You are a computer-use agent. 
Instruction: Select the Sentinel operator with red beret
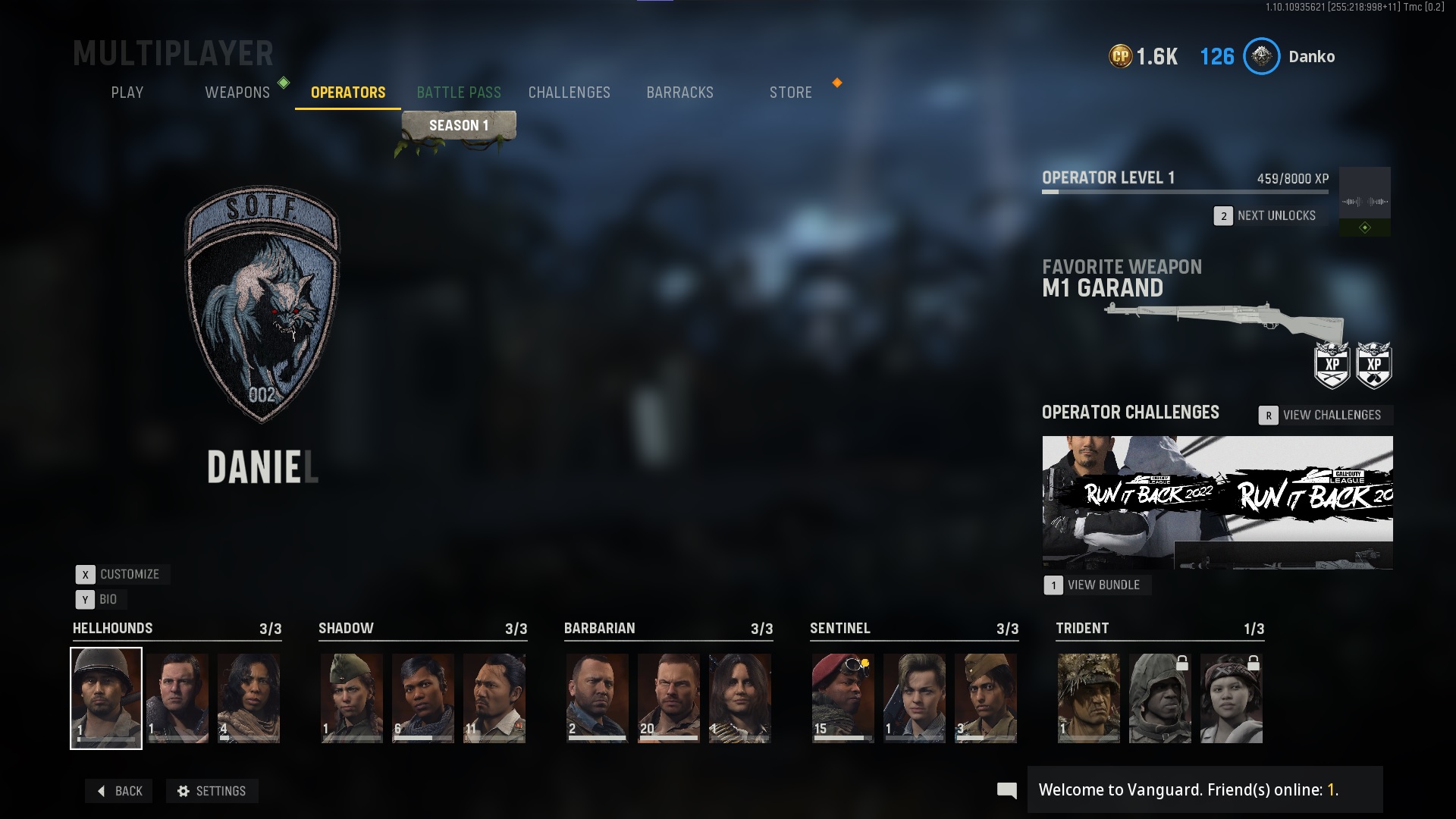click(843, 698)
